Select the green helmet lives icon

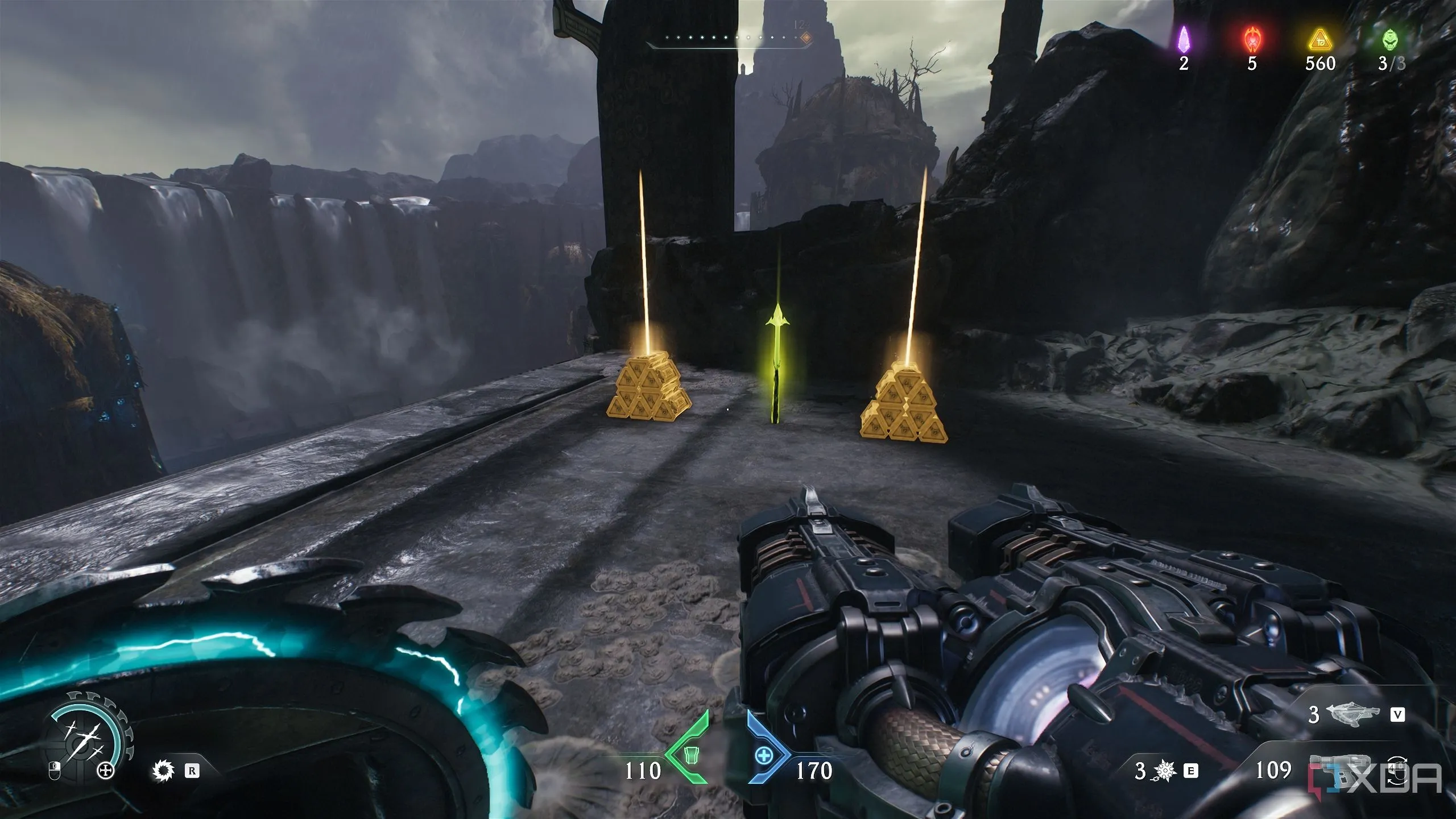(x=1391, y=39)
